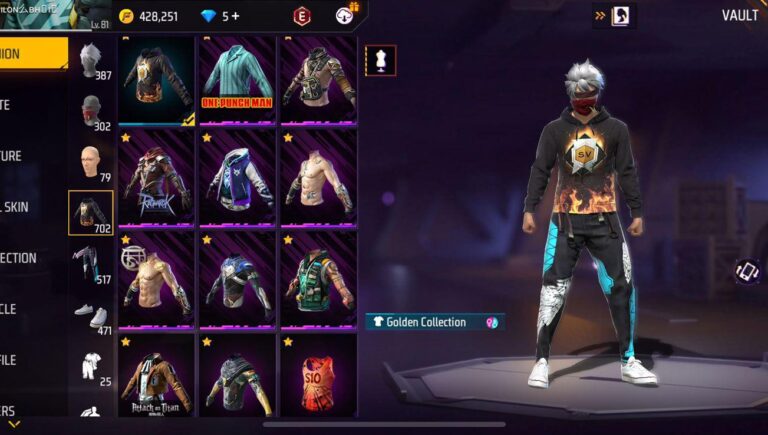The image size is (768, 435).
Task: Select the blue armored top
Action: tap(237, 278)
